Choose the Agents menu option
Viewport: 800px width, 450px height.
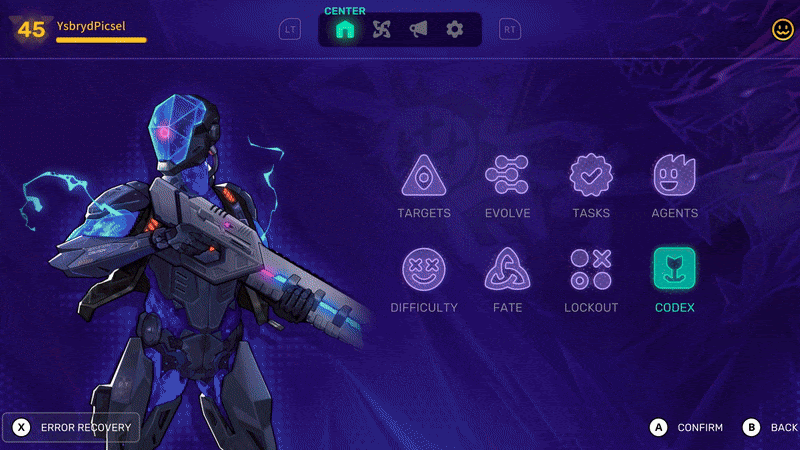(674, 176)
